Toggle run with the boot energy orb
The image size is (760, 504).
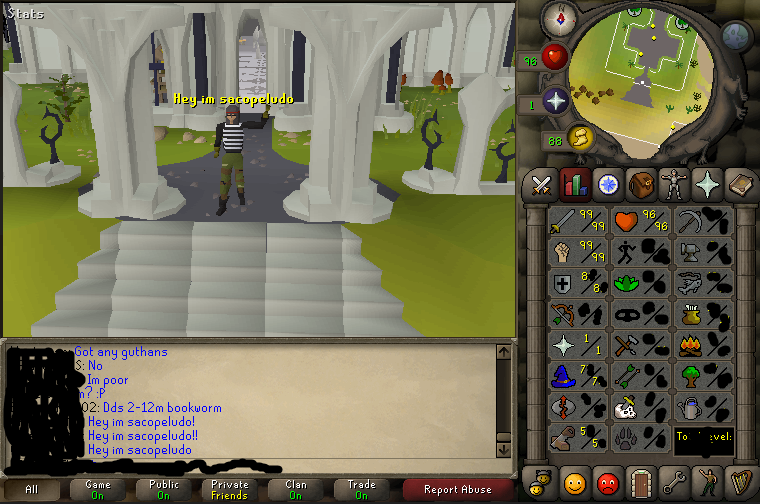[x=580, y=138]
